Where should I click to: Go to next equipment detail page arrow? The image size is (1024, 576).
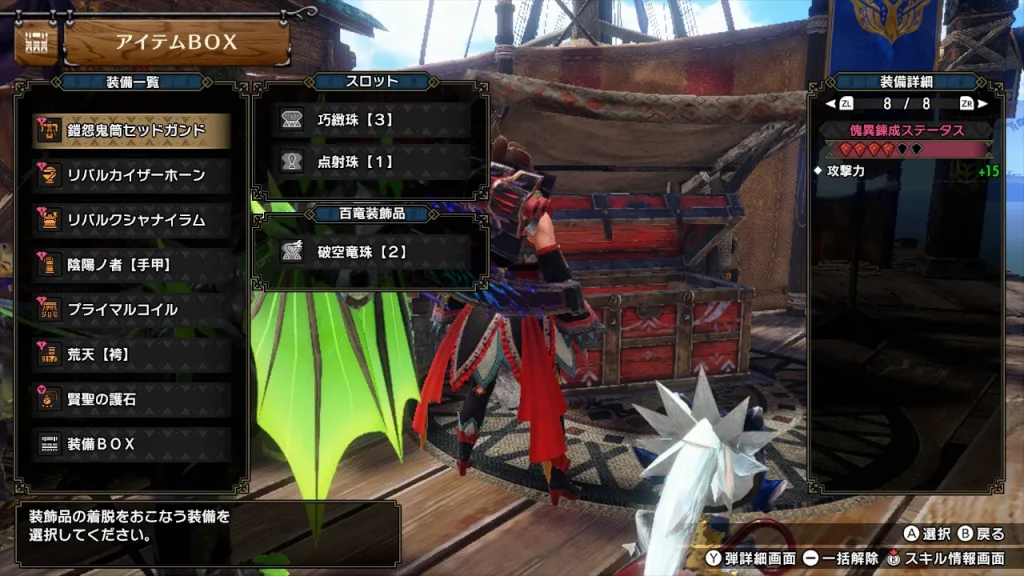point(982,103)
